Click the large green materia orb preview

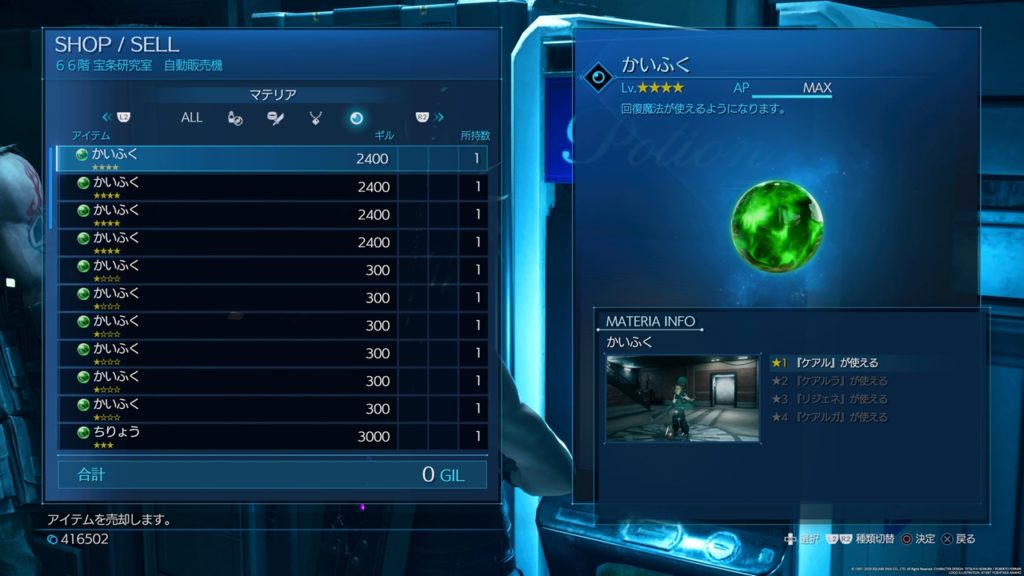776,225
